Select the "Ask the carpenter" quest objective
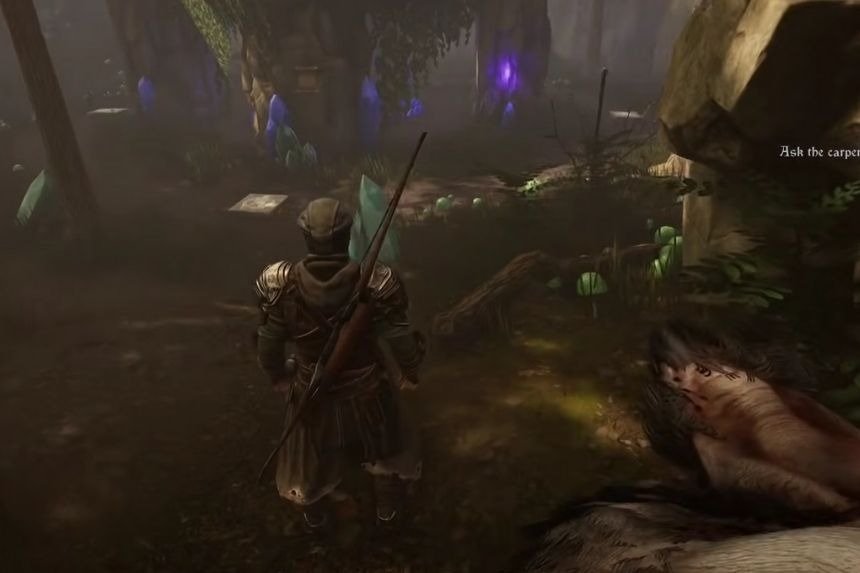Viewport: 860px width, 573px height. point(820,152)
